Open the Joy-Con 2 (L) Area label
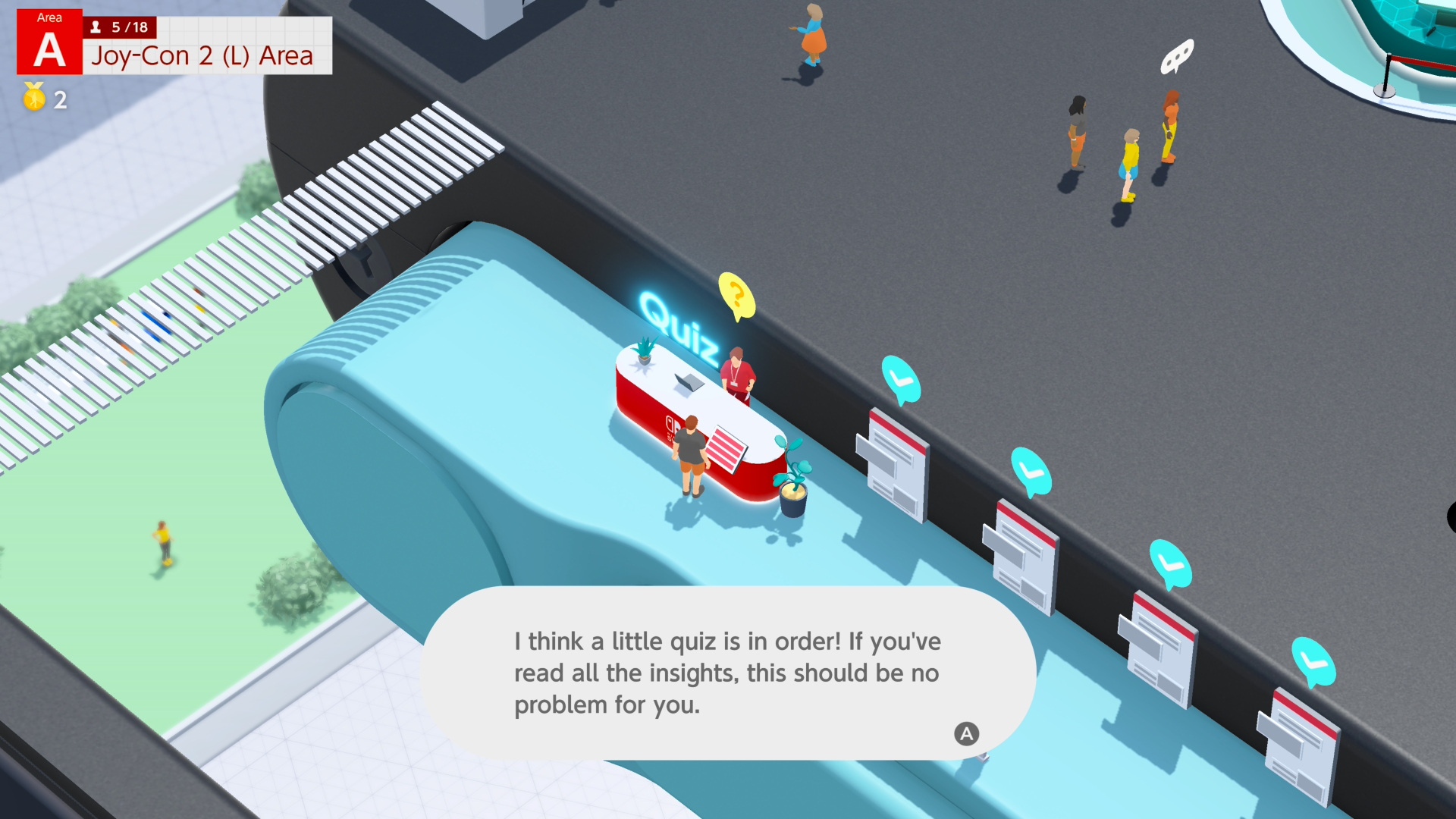 [x=202, y=56]
